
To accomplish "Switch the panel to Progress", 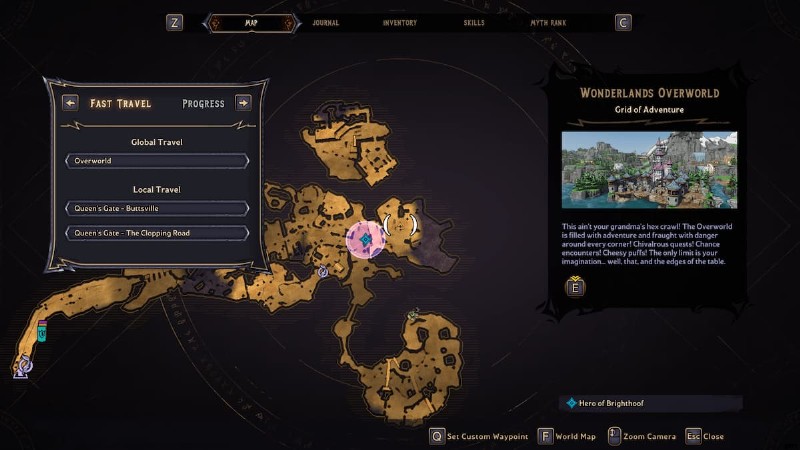I will coord(203,103).
